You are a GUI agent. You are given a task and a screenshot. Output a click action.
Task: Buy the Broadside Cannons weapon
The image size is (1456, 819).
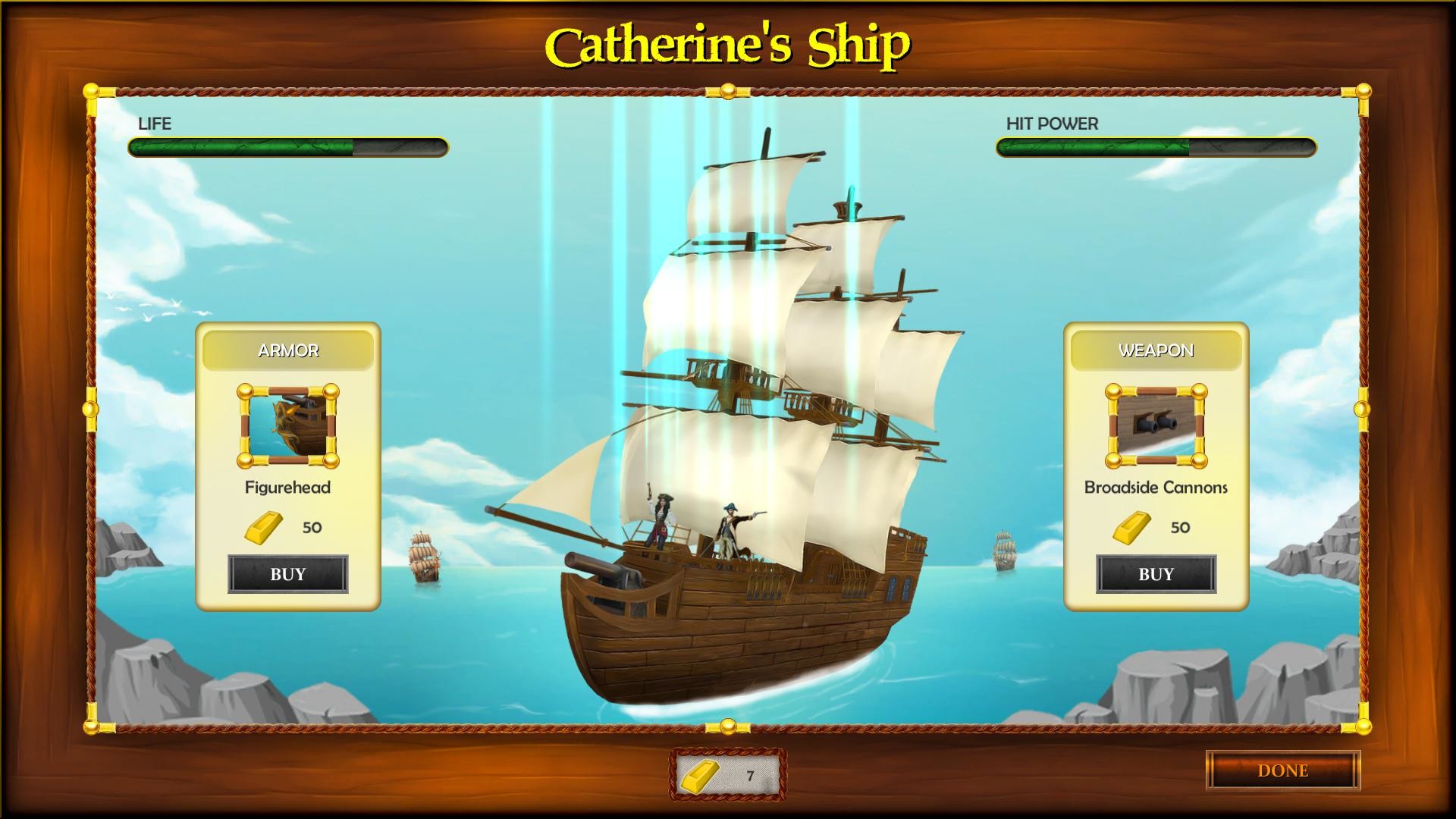click(1154, 574)
